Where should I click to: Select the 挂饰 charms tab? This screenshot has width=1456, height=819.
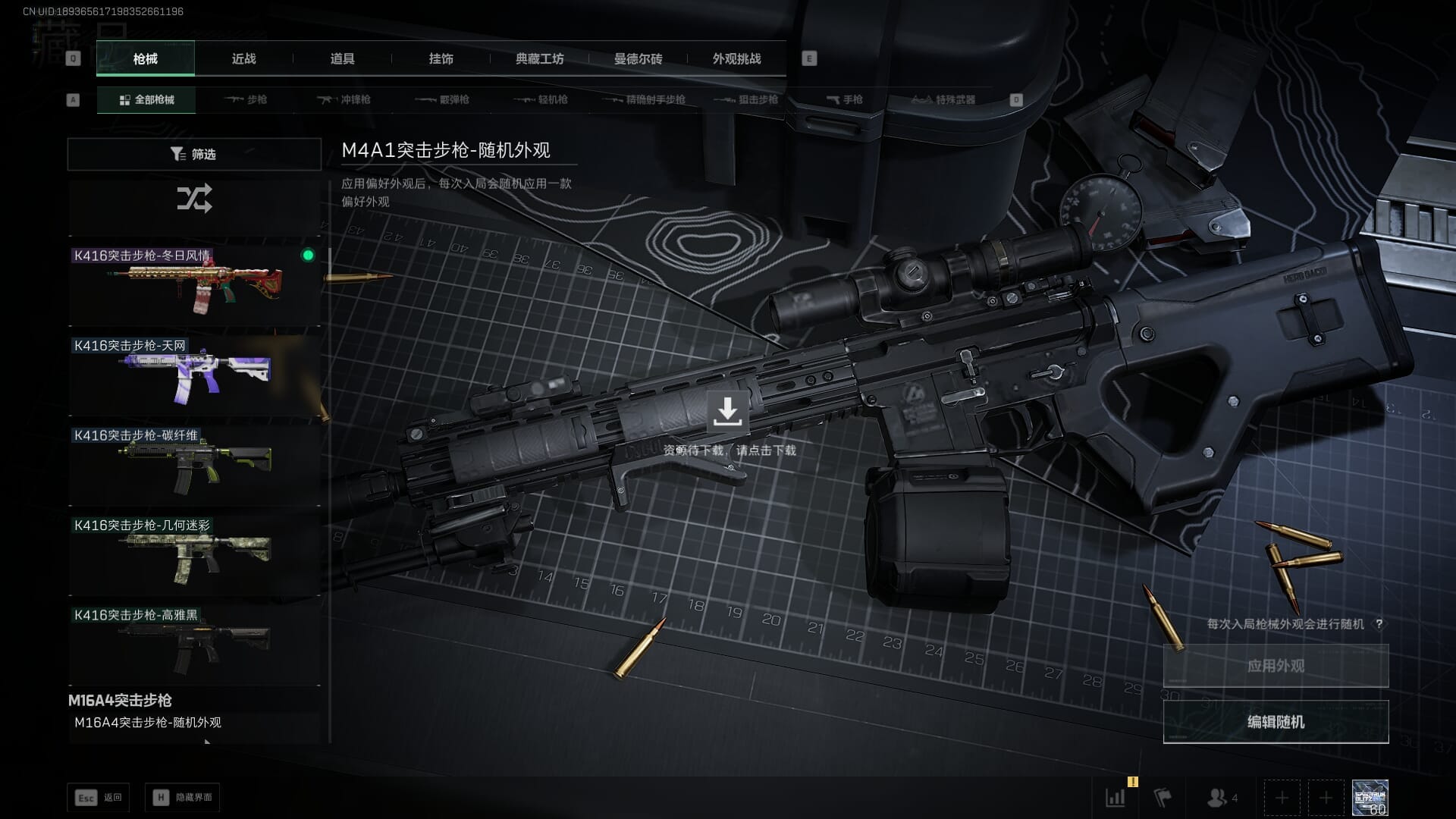click(441, 59)
